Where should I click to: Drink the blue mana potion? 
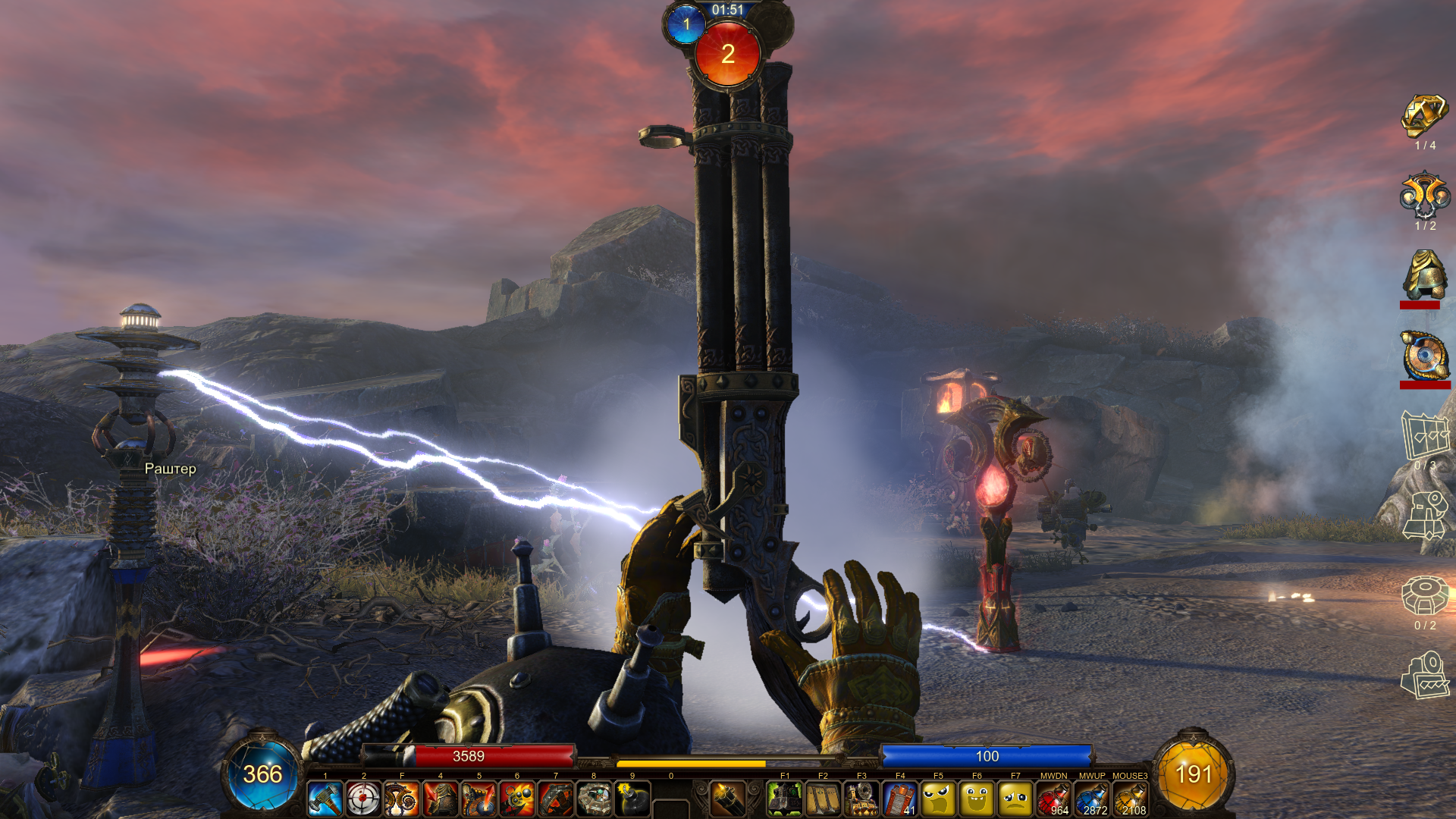tap(1092, 799)
